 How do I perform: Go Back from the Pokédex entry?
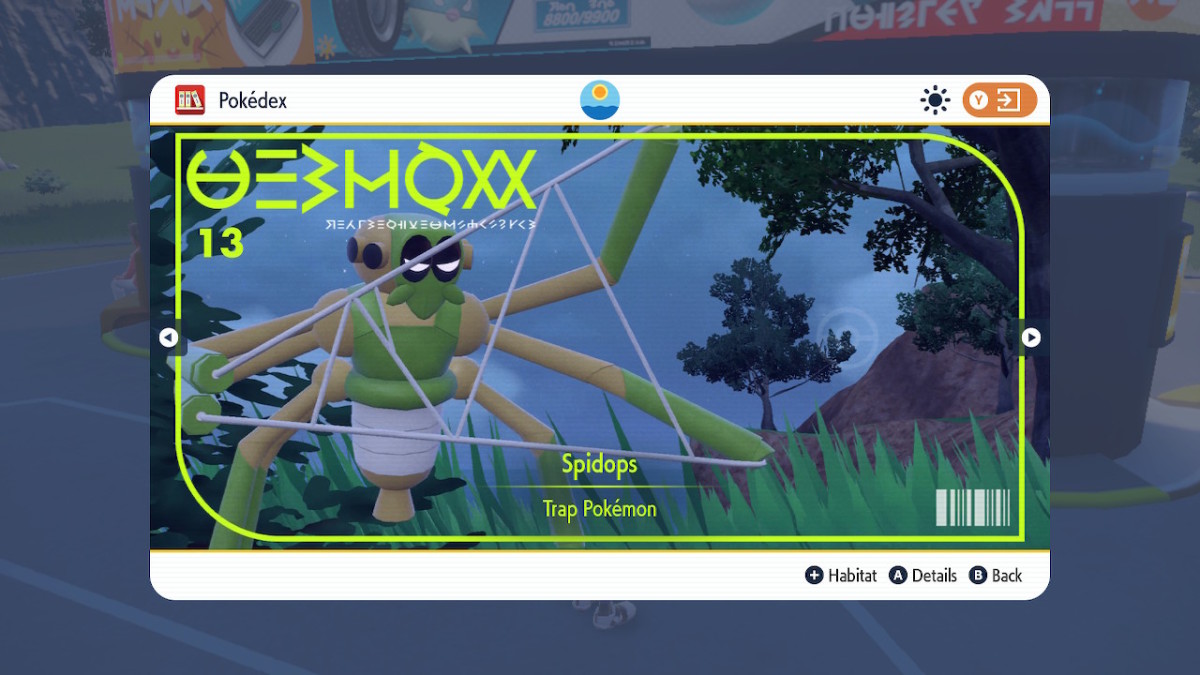(995, 575)
